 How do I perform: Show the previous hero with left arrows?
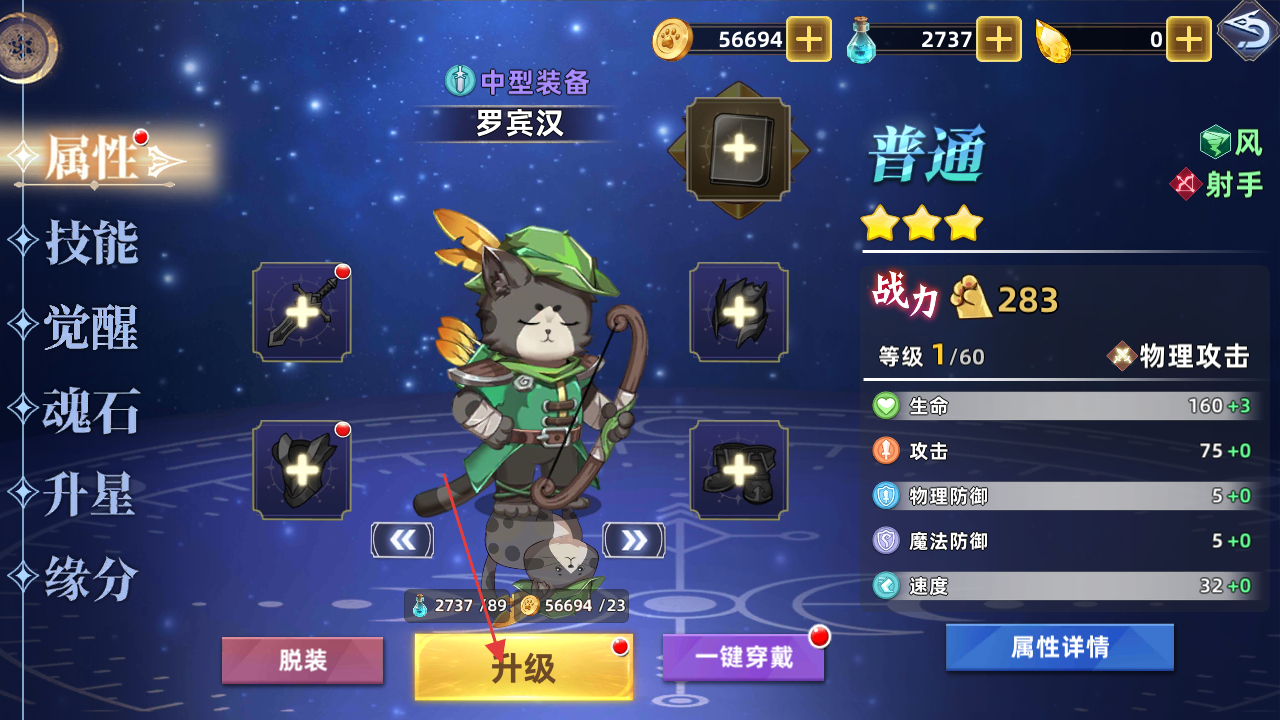click(x=402, y=540)
